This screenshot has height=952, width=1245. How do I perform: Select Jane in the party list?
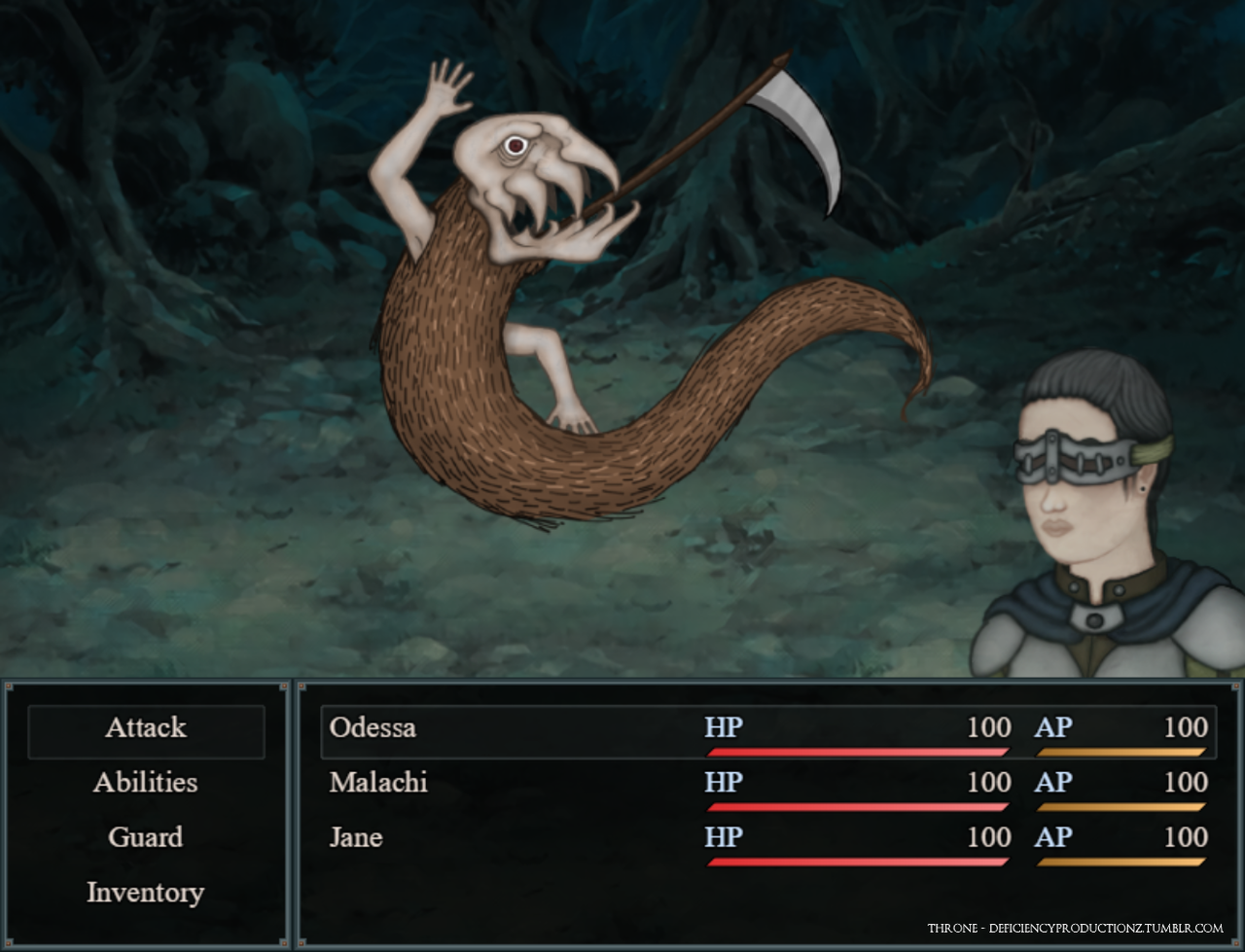pos(356,837)
